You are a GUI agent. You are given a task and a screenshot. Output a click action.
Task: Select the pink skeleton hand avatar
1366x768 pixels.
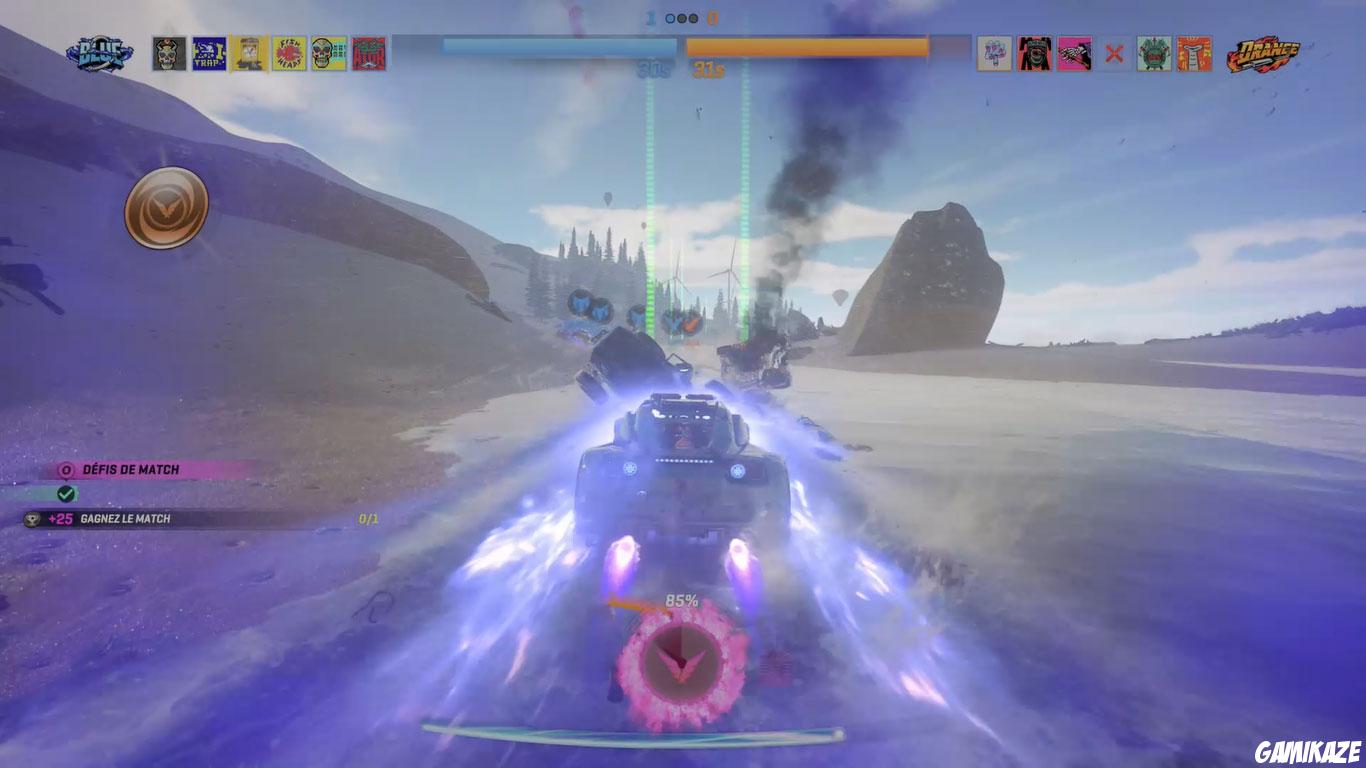[1074, 53]
